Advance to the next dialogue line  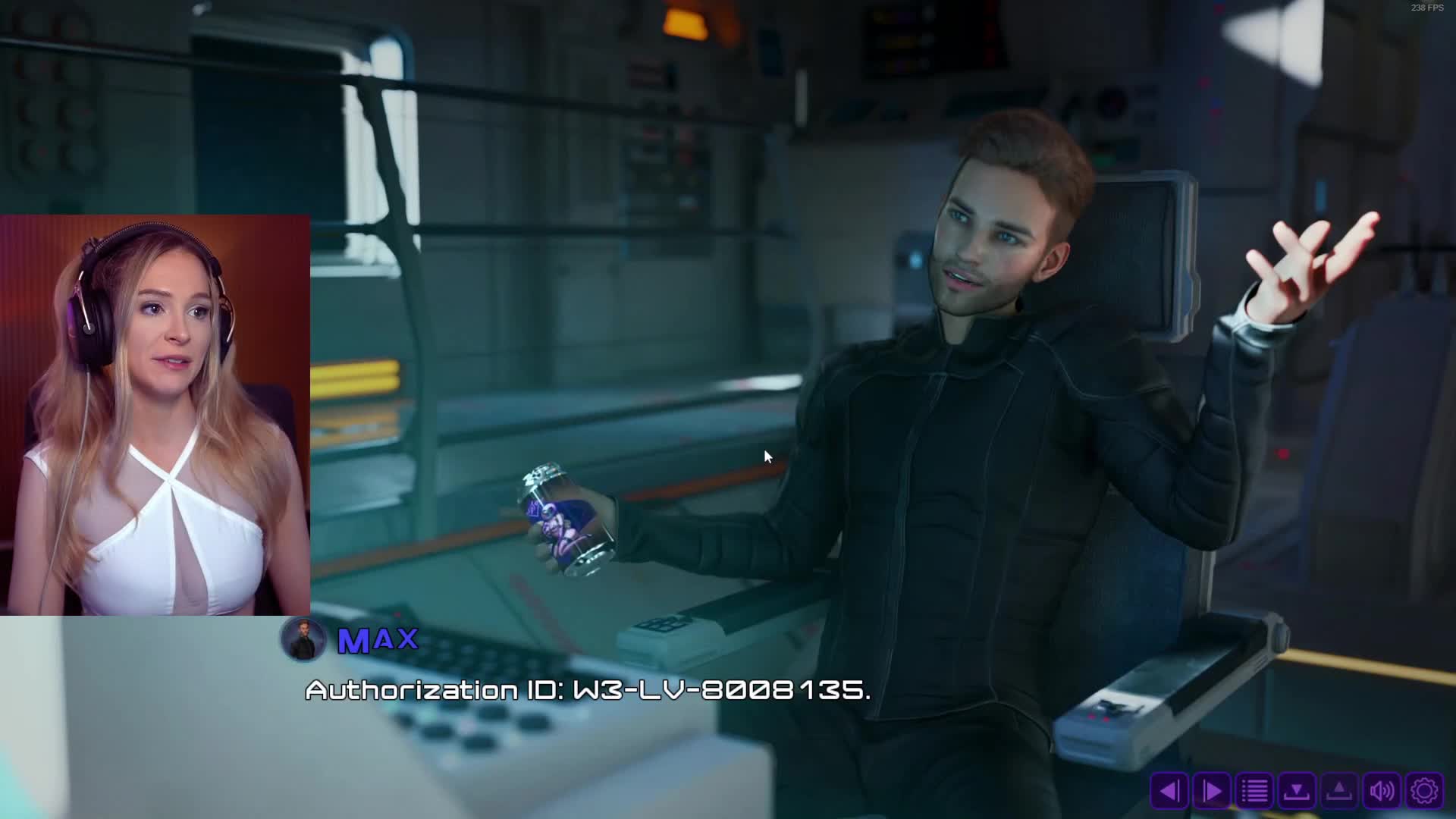(x=1212, y=791)
